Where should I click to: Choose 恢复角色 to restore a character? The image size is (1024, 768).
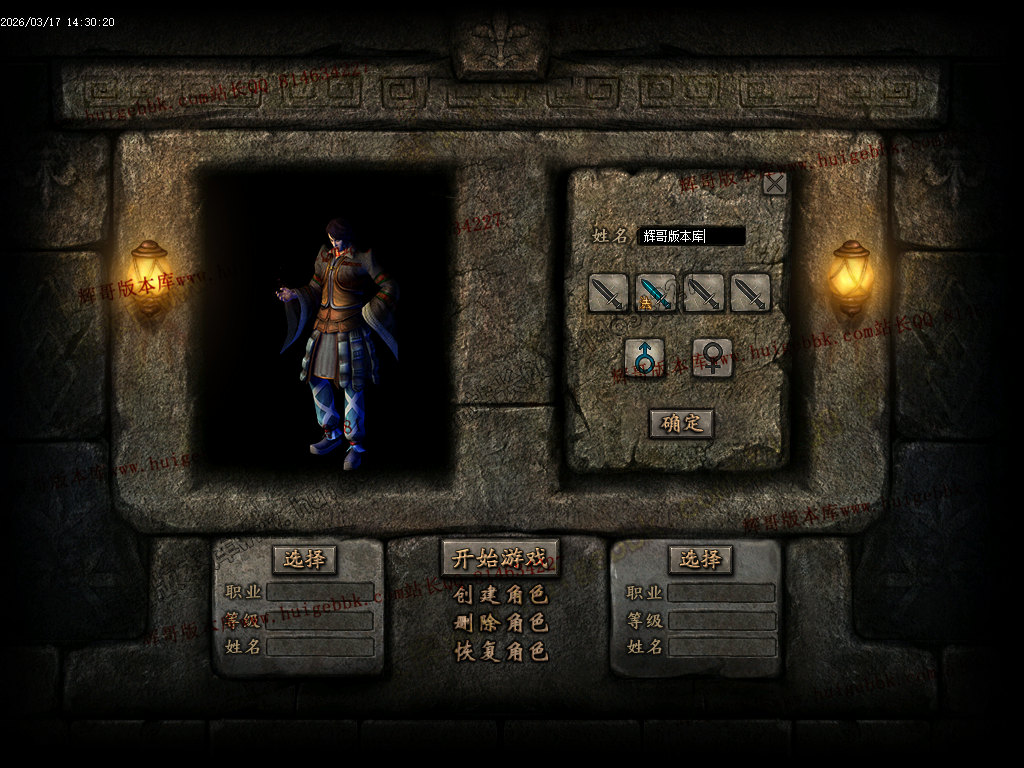click(500, 651)
